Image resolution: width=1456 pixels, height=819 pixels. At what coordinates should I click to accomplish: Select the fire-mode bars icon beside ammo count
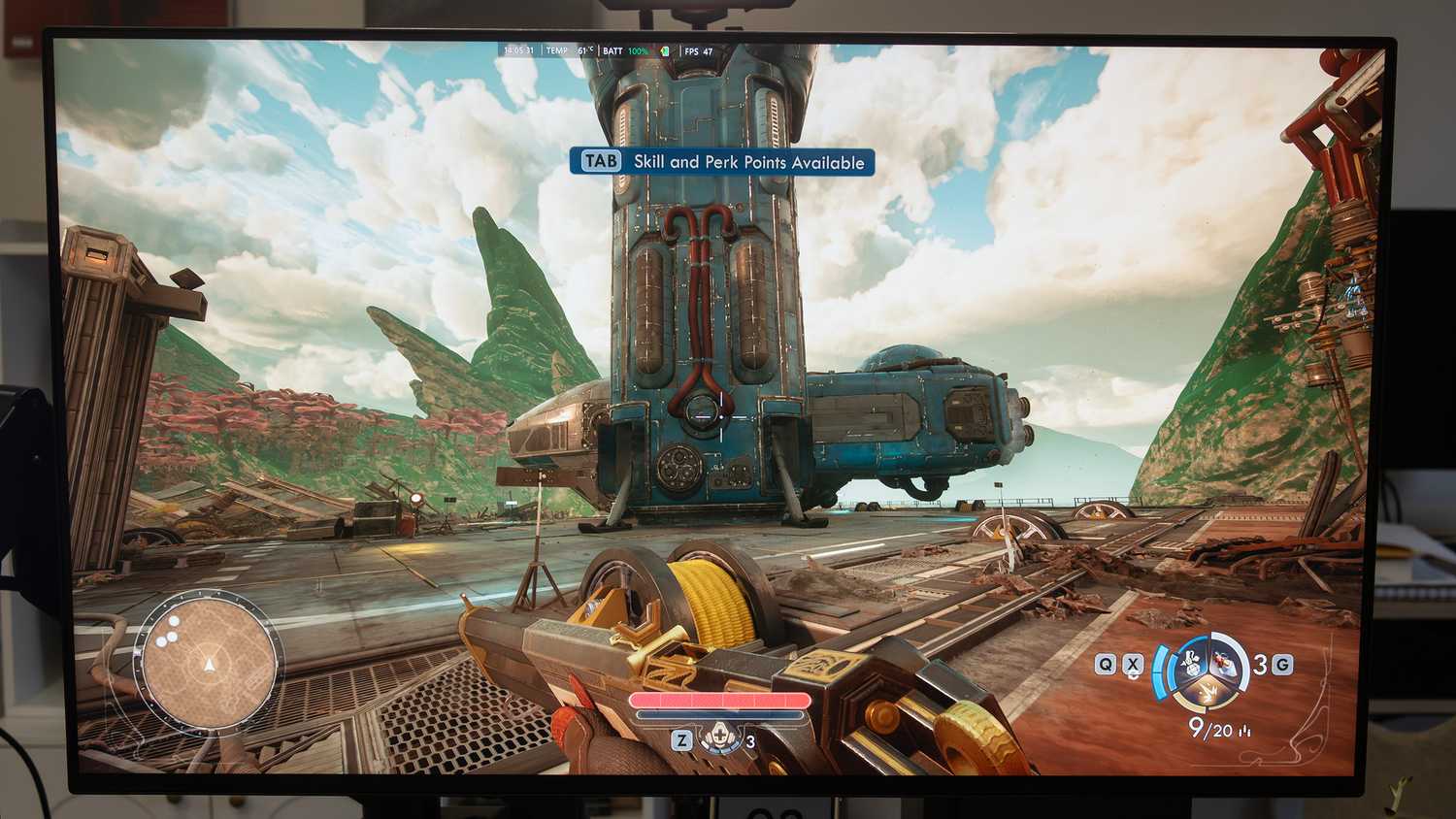[1245, 729]
